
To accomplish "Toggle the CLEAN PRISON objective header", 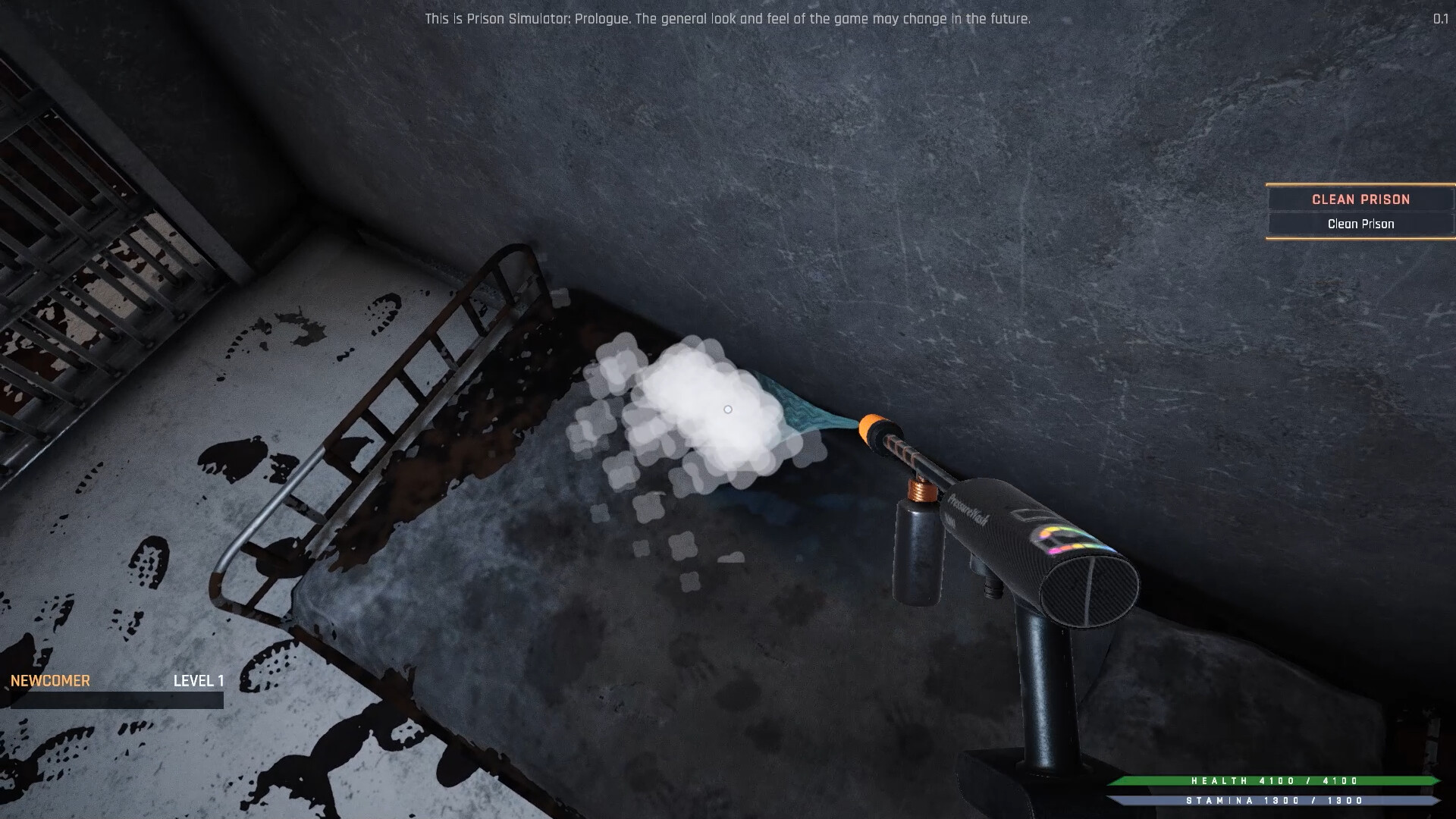I will 1360,199.
